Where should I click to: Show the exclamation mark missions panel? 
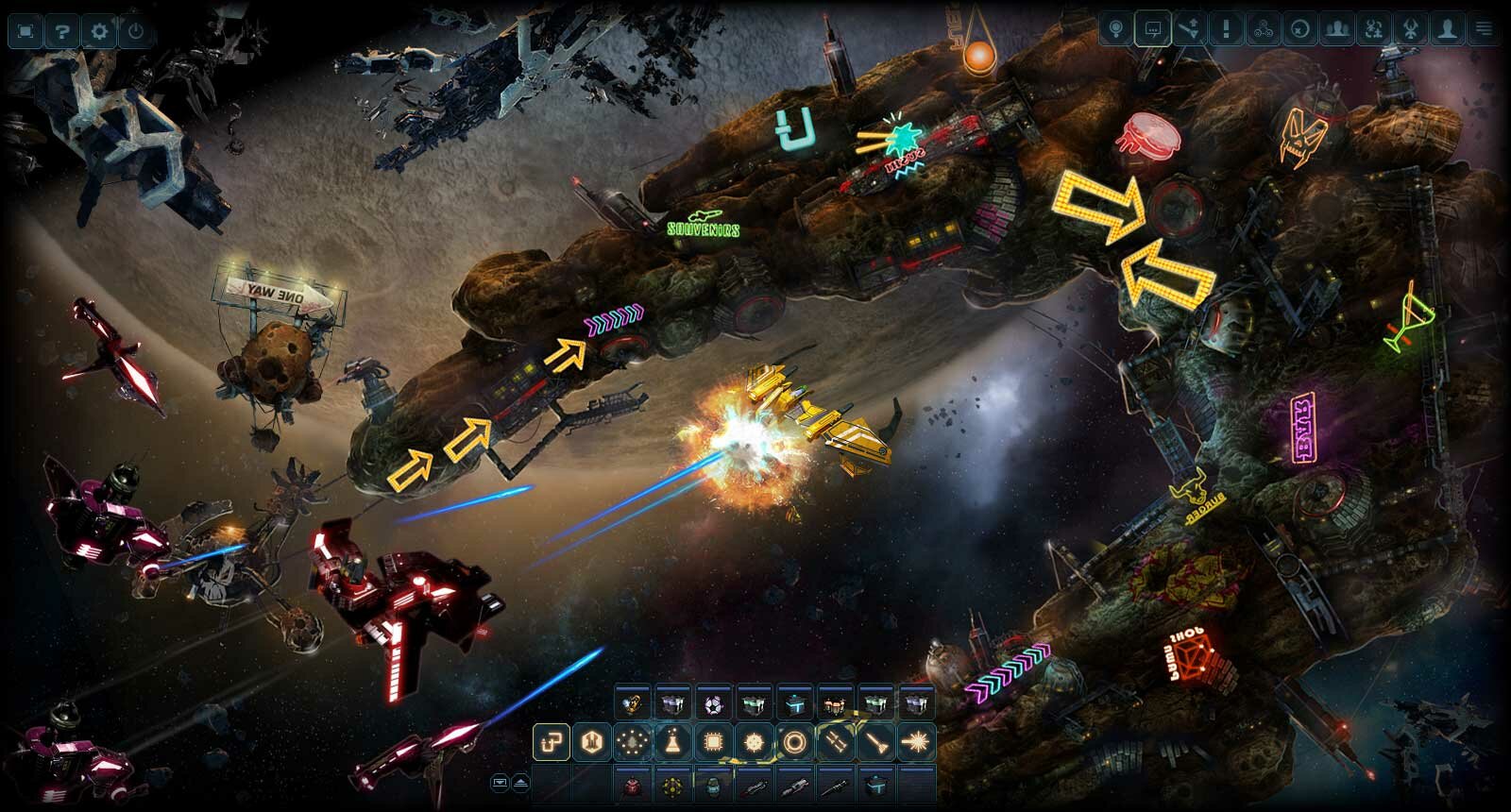pos(1226,29)
